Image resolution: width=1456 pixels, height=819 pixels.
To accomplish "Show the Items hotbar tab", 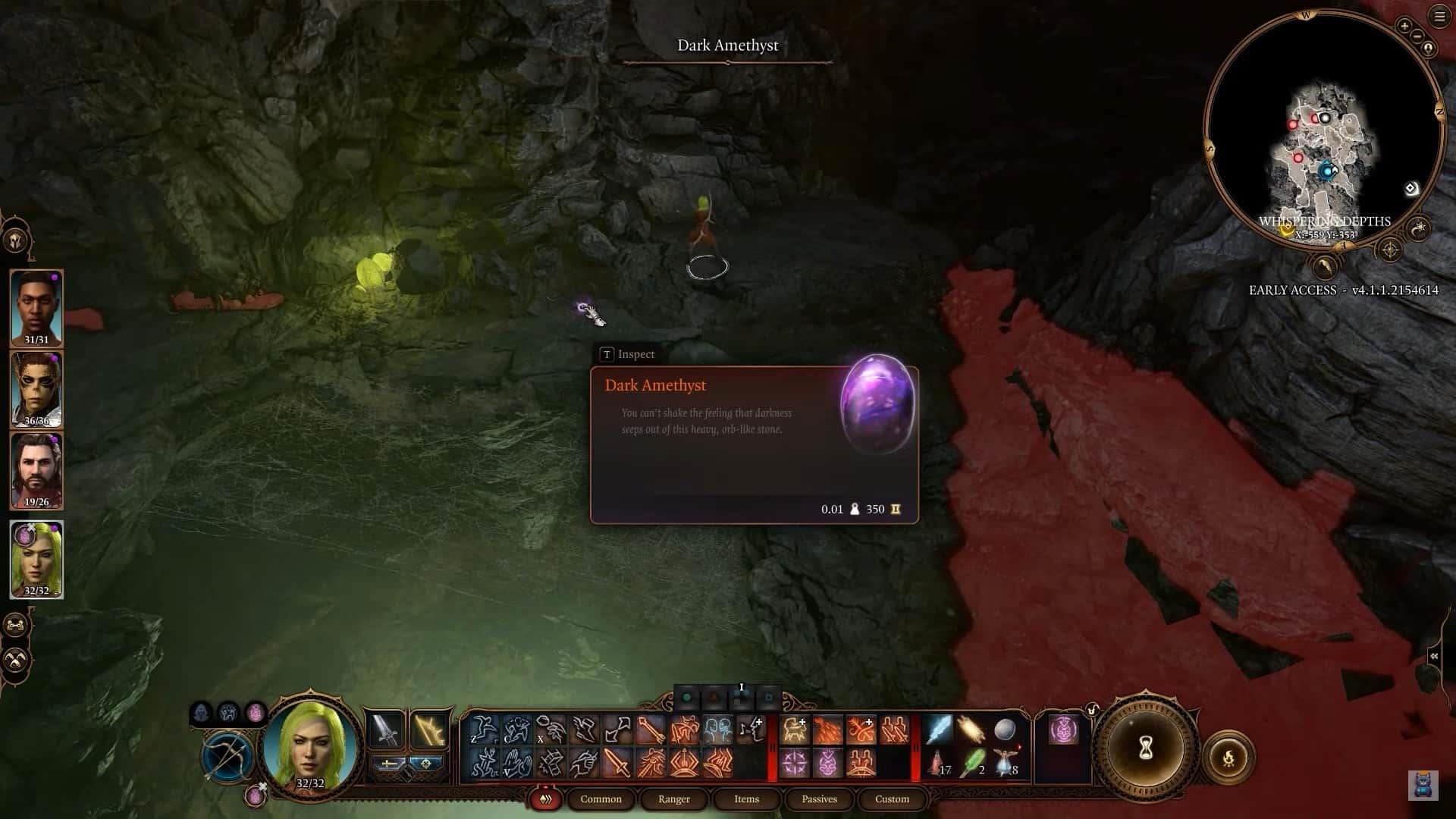I will click(746, 799).
